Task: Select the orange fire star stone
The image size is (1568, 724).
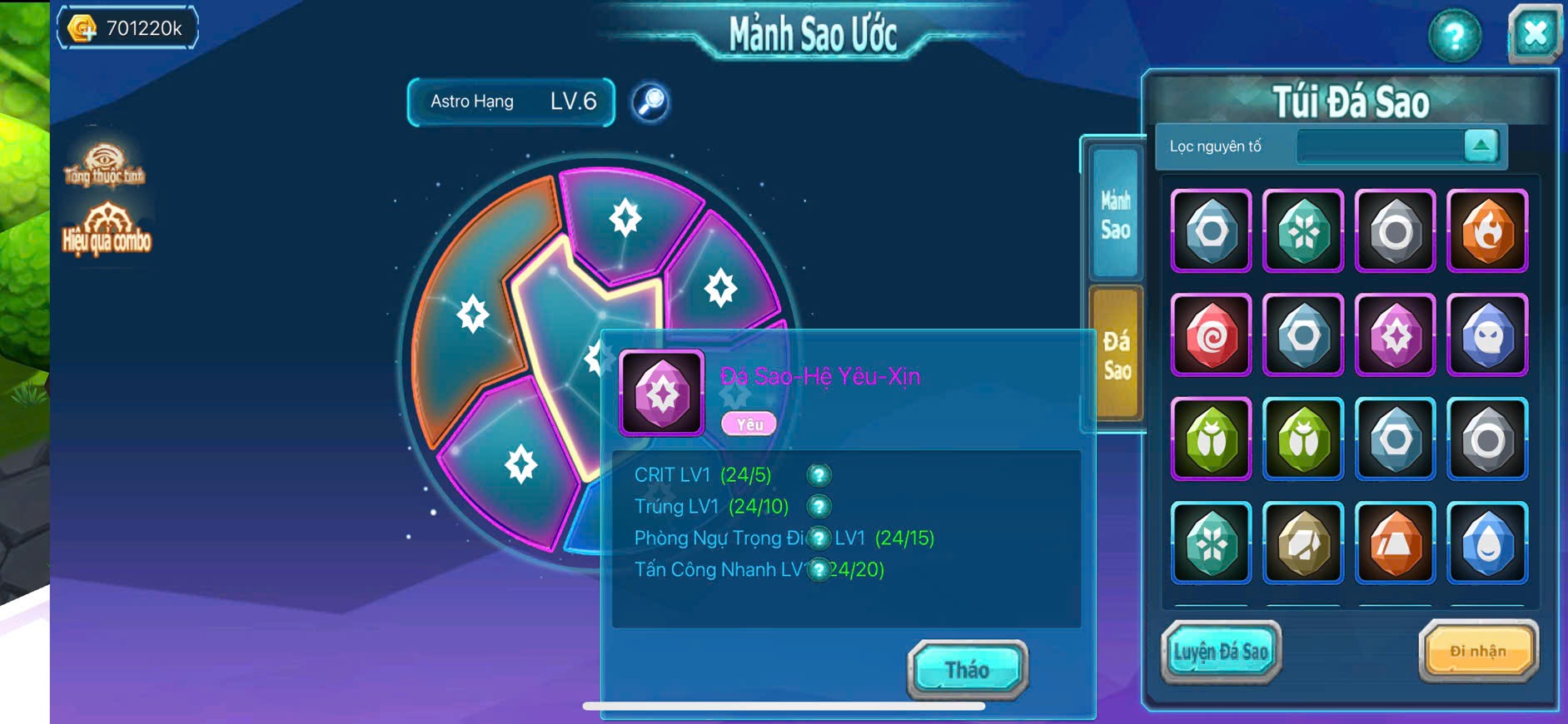Action: point(1486,231)
